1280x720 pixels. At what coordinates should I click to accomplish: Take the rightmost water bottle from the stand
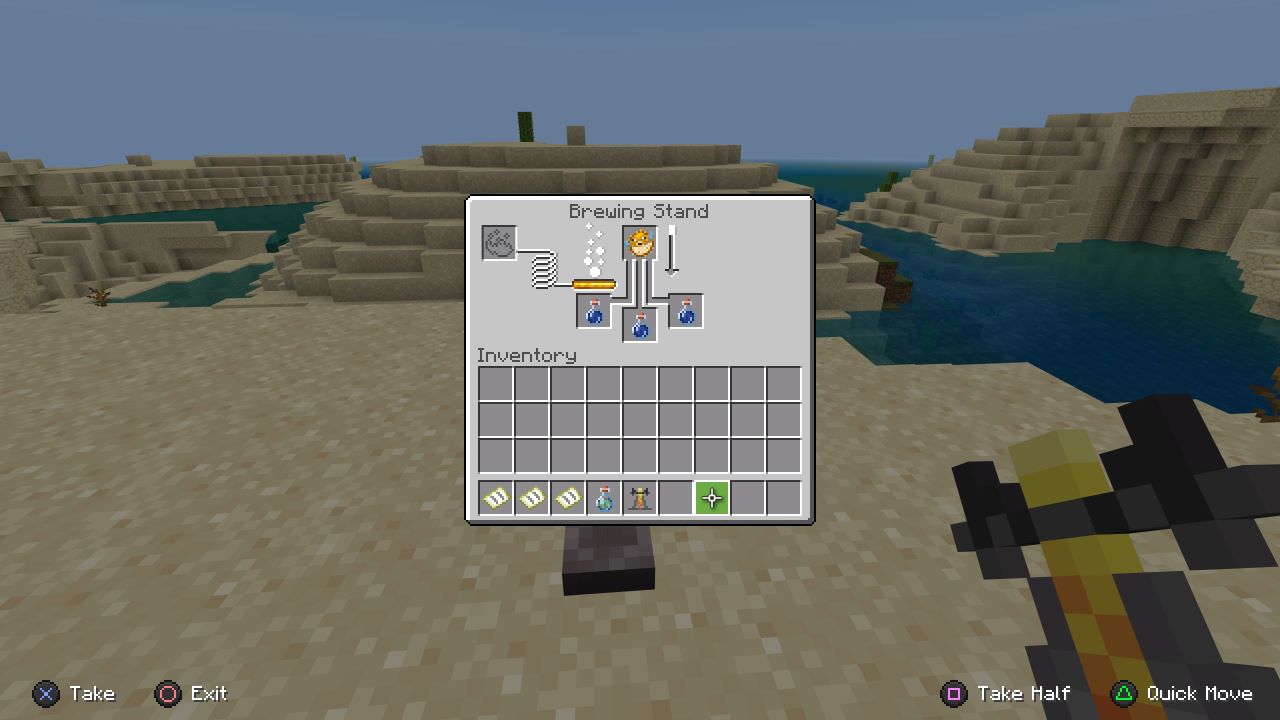(x=685, y=311)
